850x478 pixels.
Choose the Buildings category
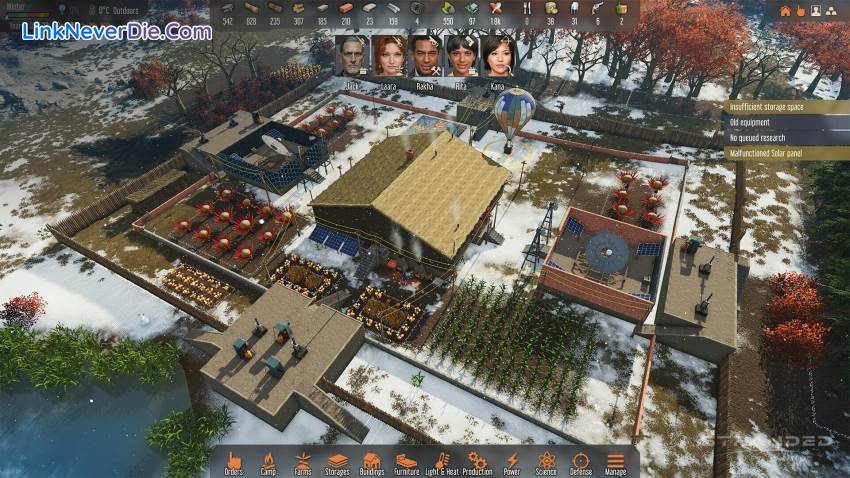click(x=372, y=461)
